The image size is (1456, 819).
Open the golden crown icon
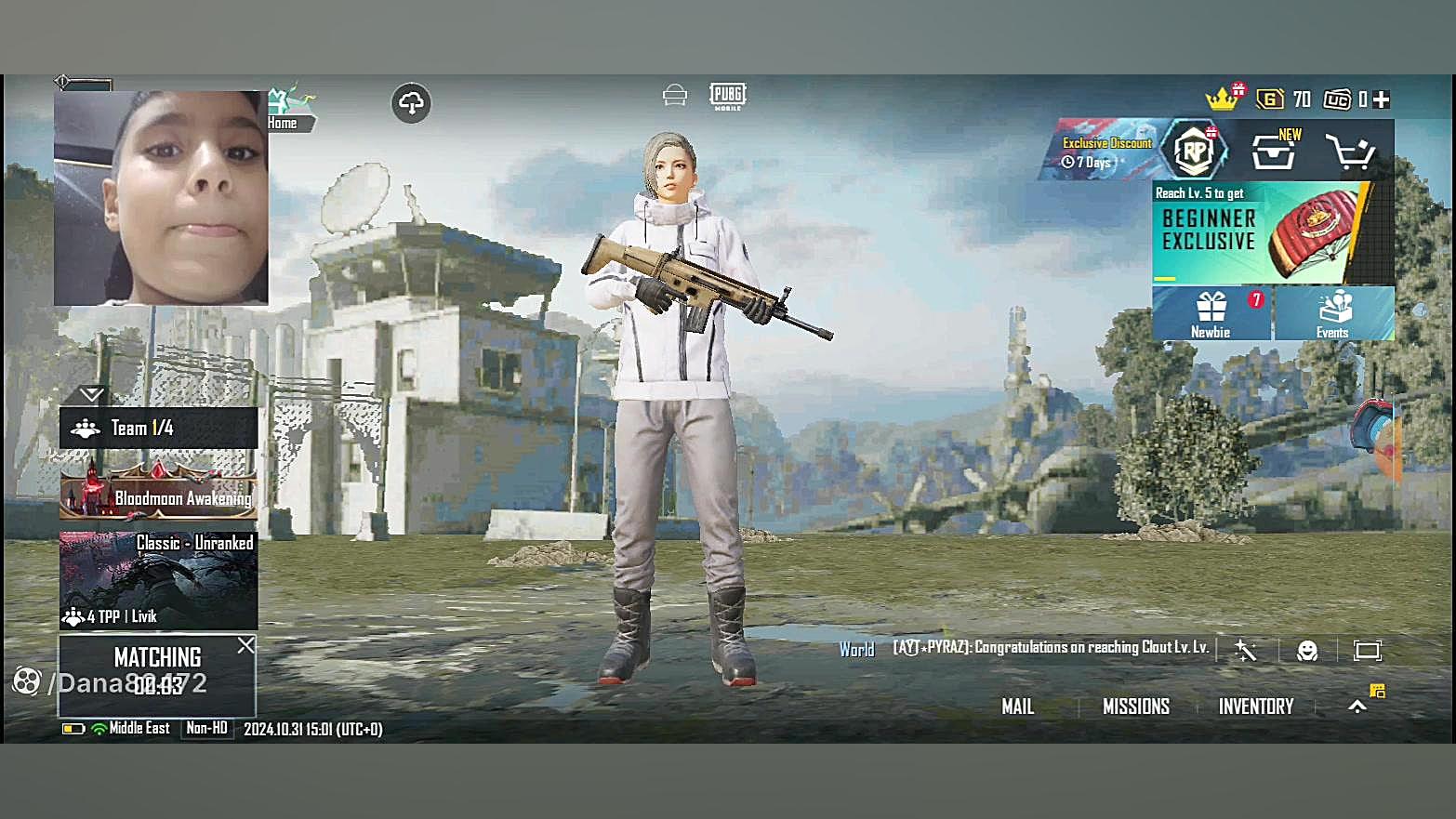[1222, 99]
